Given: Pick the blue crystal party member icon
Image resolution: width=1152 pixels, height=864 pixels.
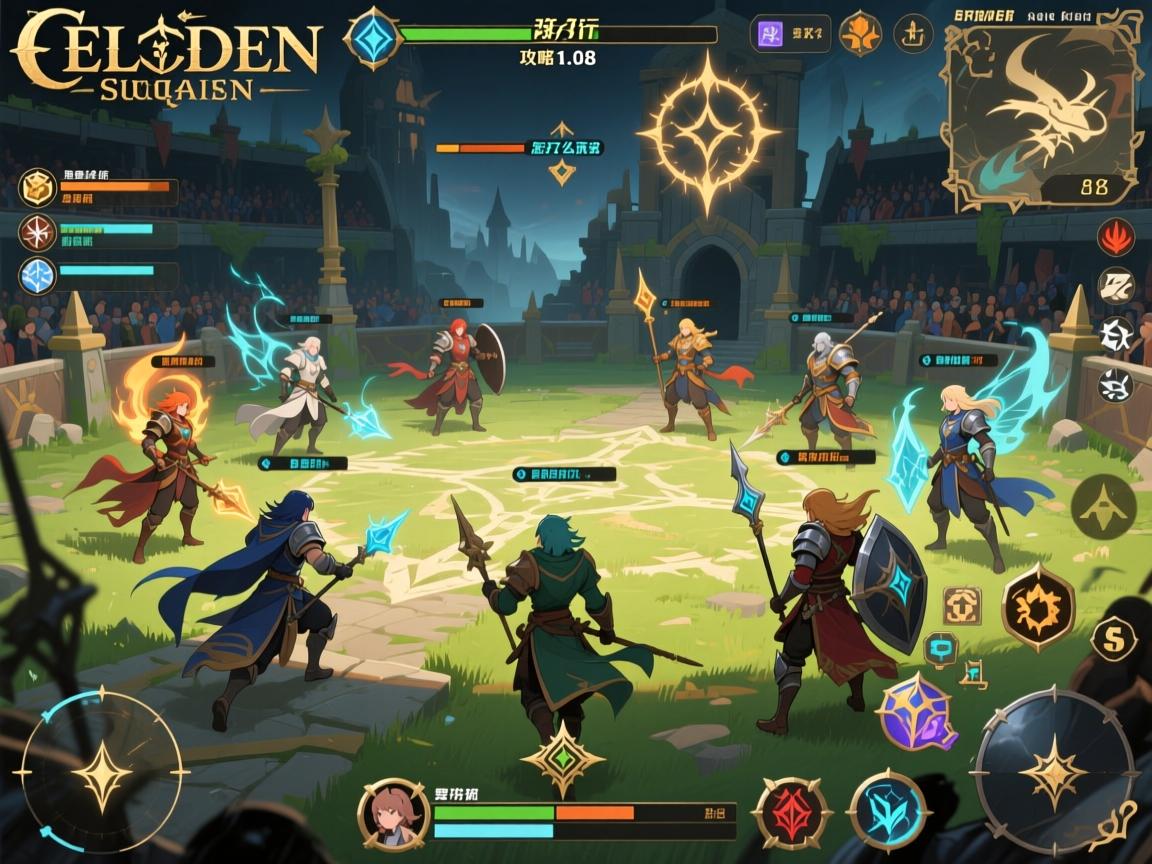Looking at the screenshot, I should click(37, 275).
